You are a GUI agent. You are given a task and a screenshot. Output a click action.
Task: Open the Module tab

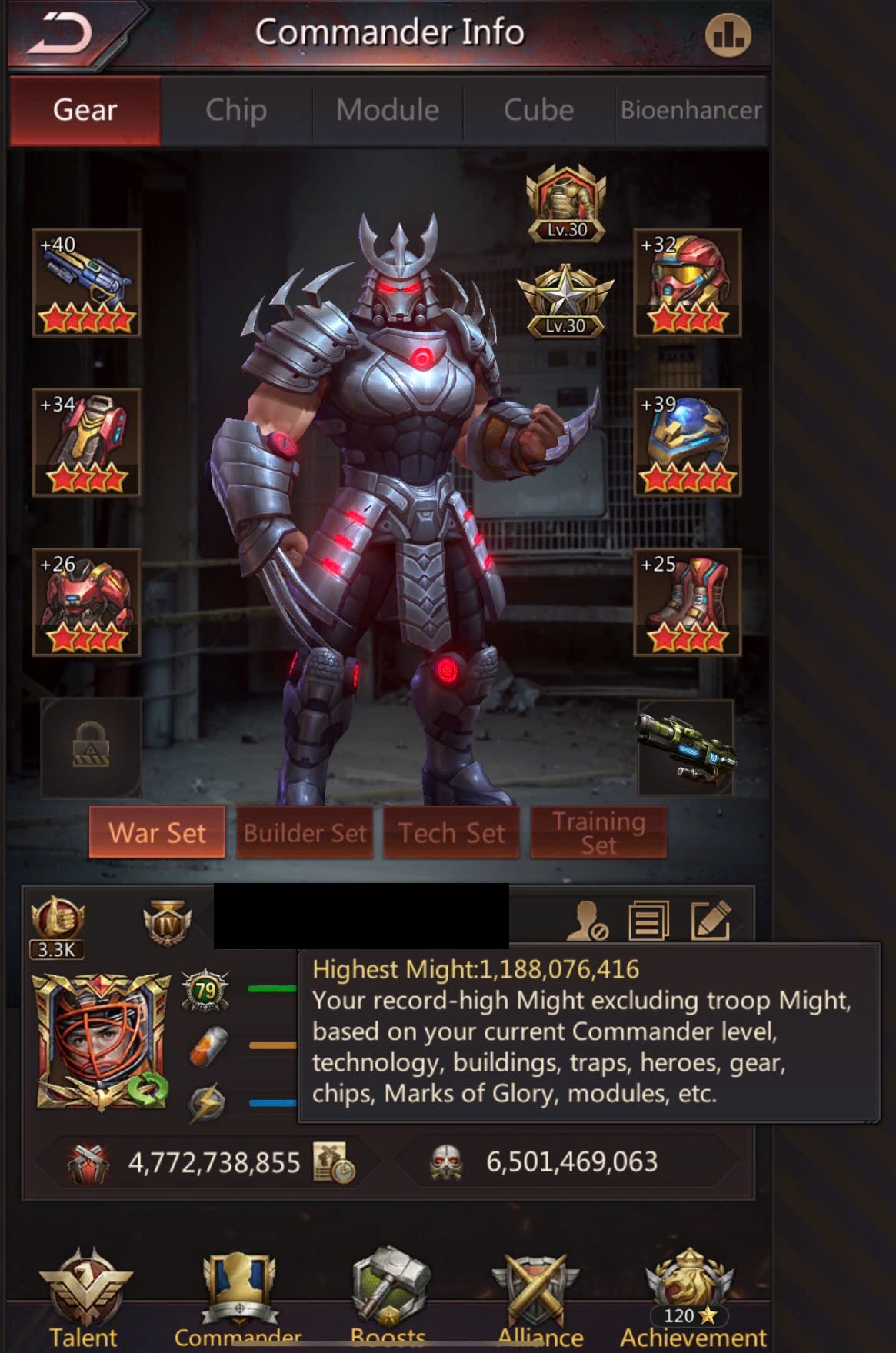pyautogui.click(x=388, y=110)
